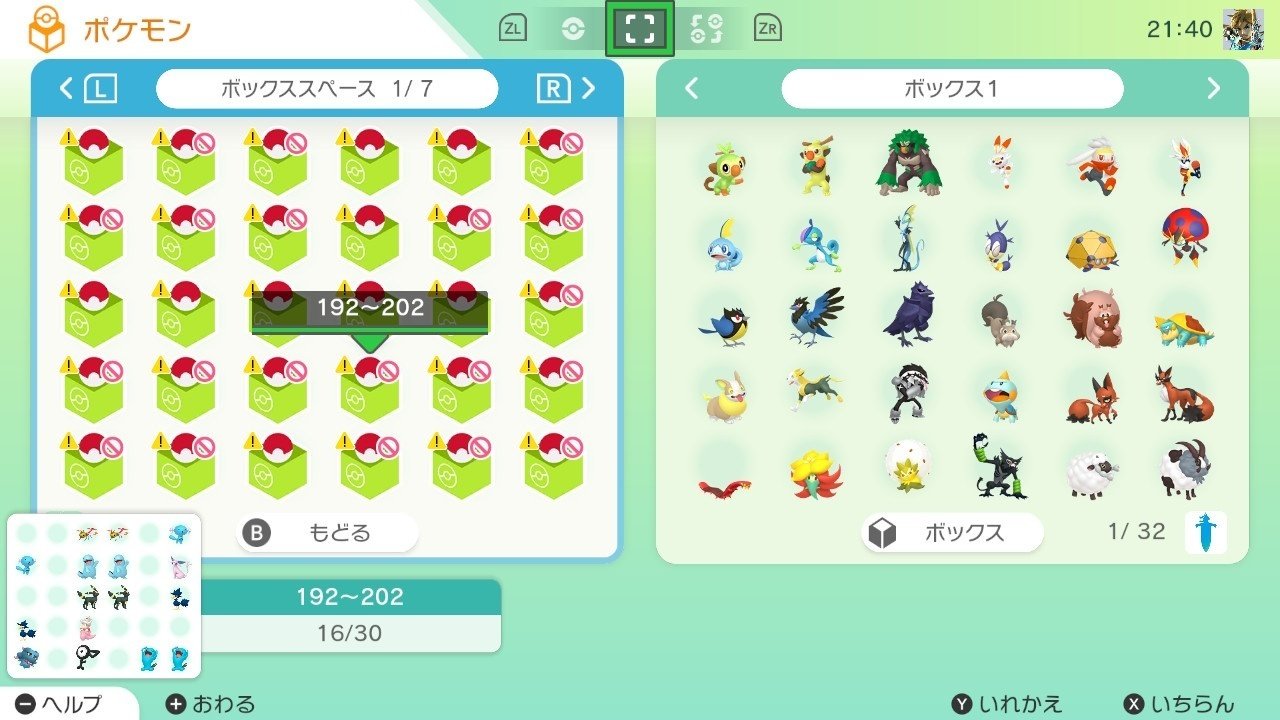Select the Poké Ball single view icon
1280x720 pixels.
pos(573,28)
